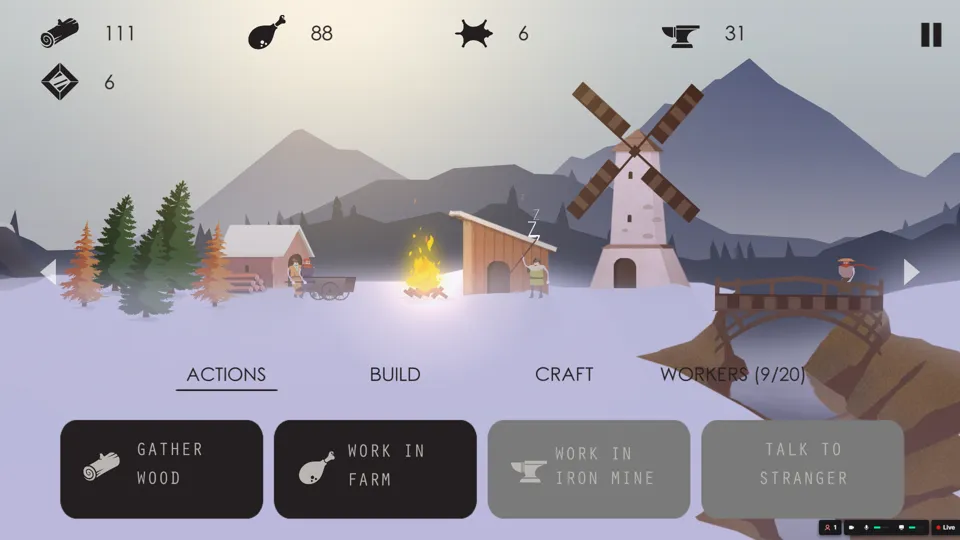Move view with right arrow
Viewport: 960px width, 540px height.
pos(911,272)
